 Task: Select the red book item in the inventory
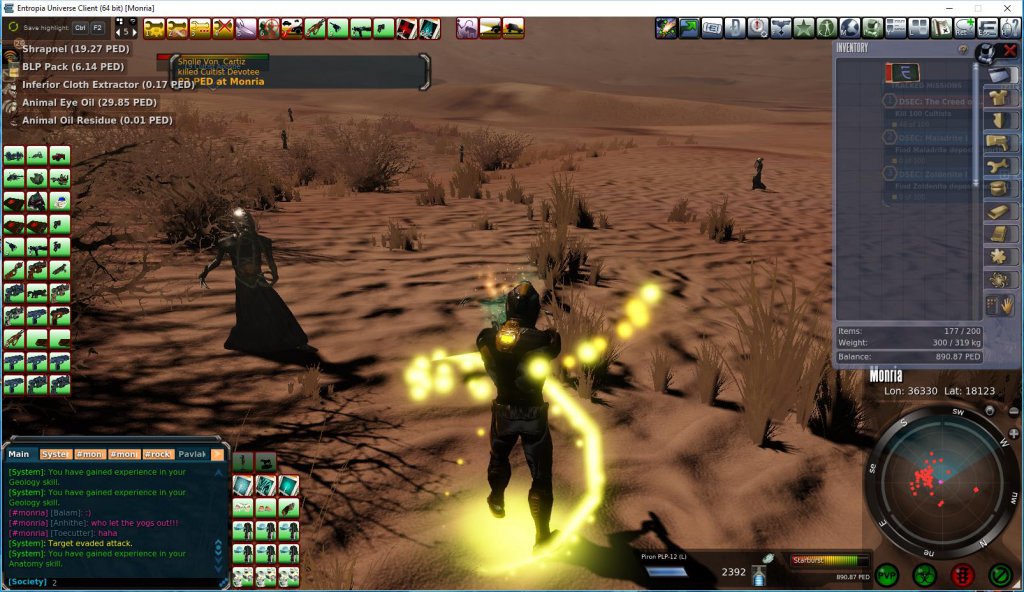(x=902, y=73)
